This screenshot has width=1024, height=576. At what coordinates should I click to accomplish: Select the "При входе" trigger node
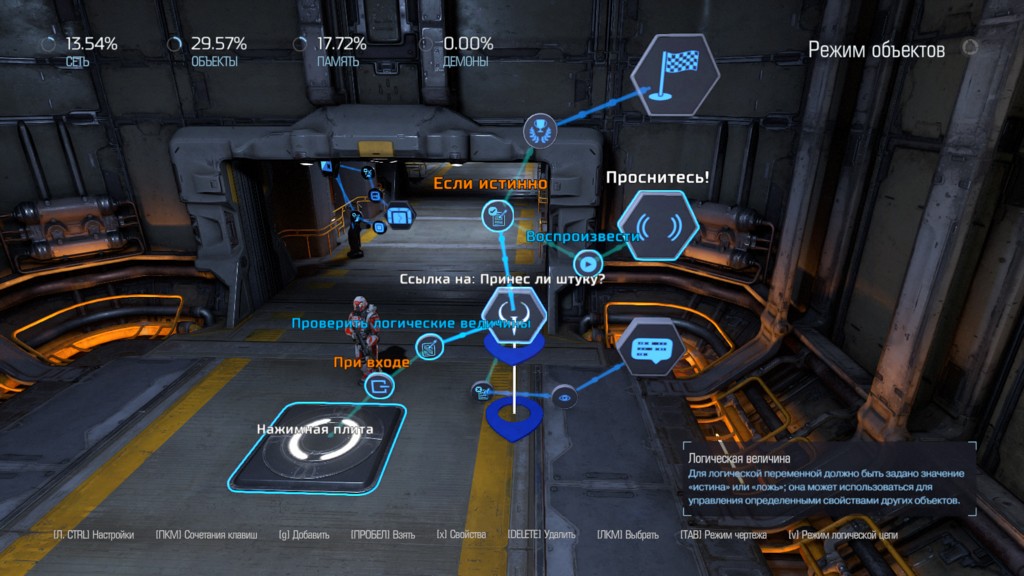point(381,385)
